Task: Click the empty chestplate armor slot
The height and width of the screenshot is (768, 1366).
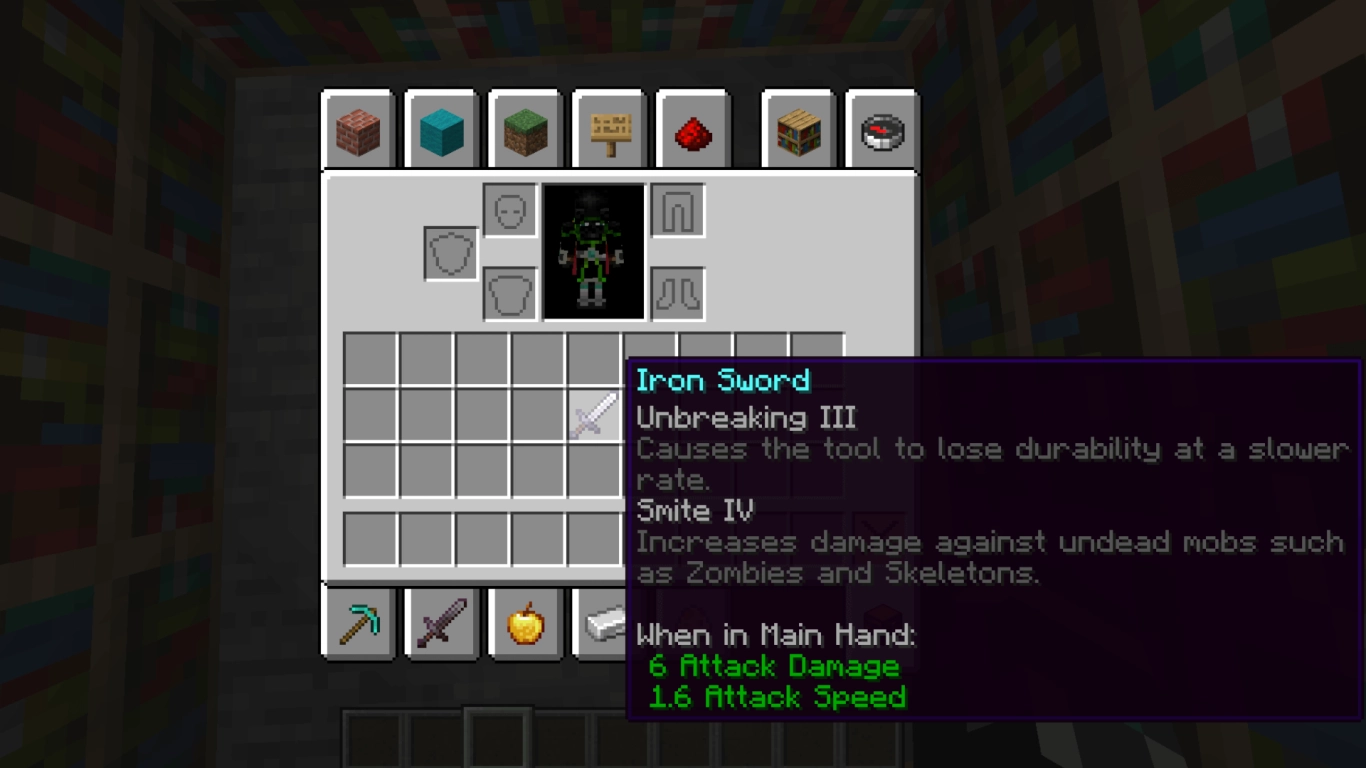Action: 509,291
